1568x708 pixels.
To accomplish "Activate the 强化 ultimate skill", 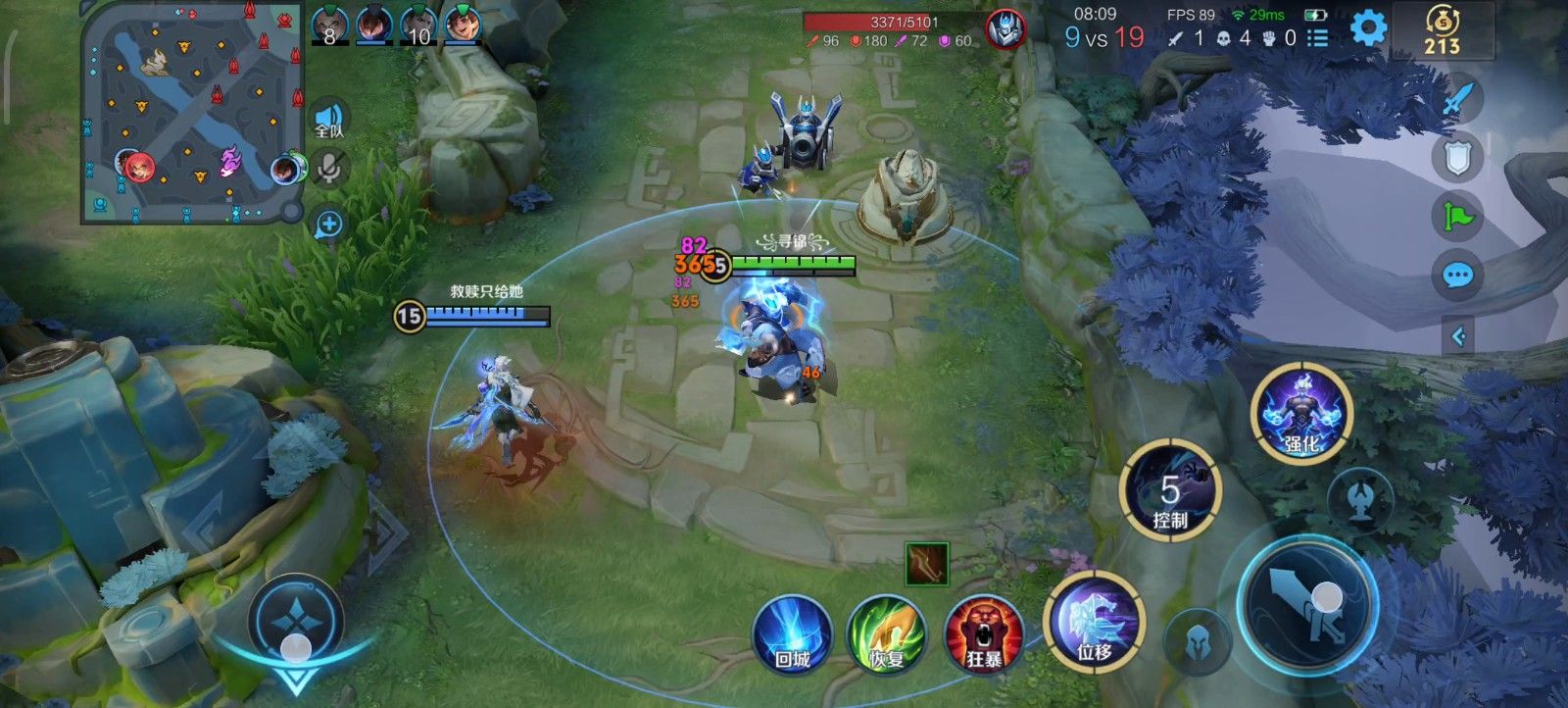I will [1301, 412].
